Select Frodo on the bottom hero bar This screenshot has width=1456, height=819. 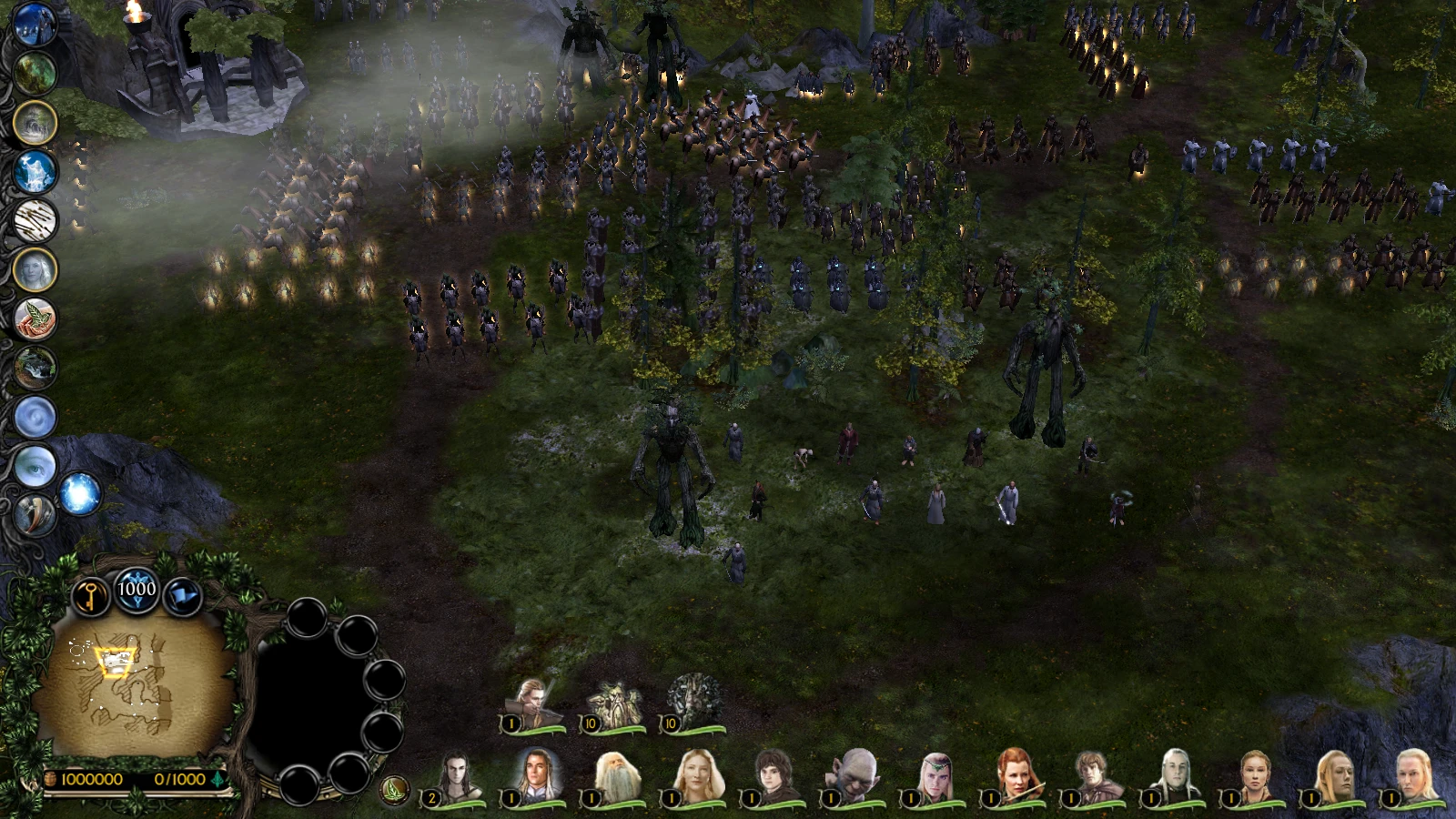773,773
